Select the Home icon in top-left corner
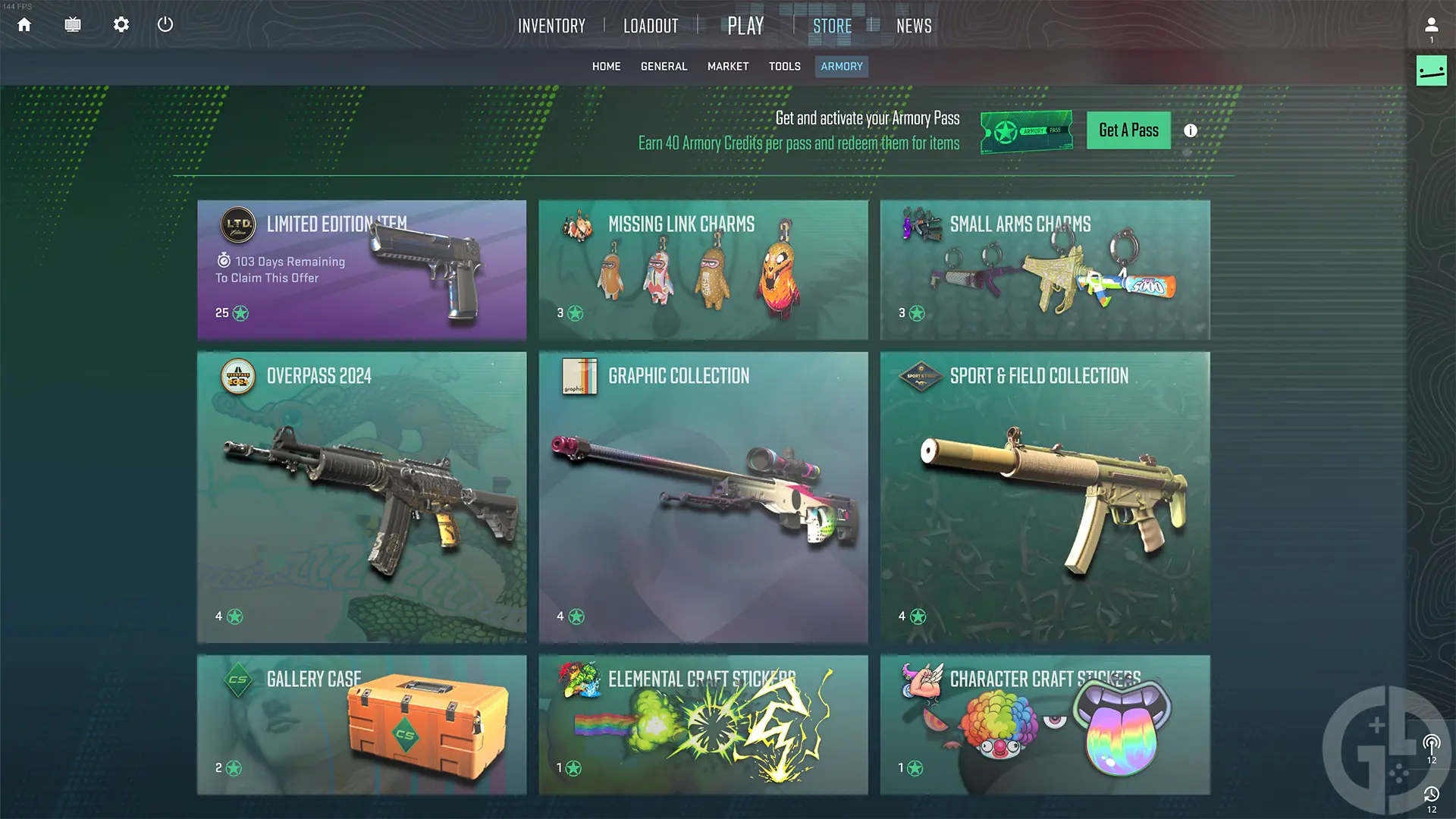The height and width of the screenshot is (819, 1456). (x=24, y=24)
